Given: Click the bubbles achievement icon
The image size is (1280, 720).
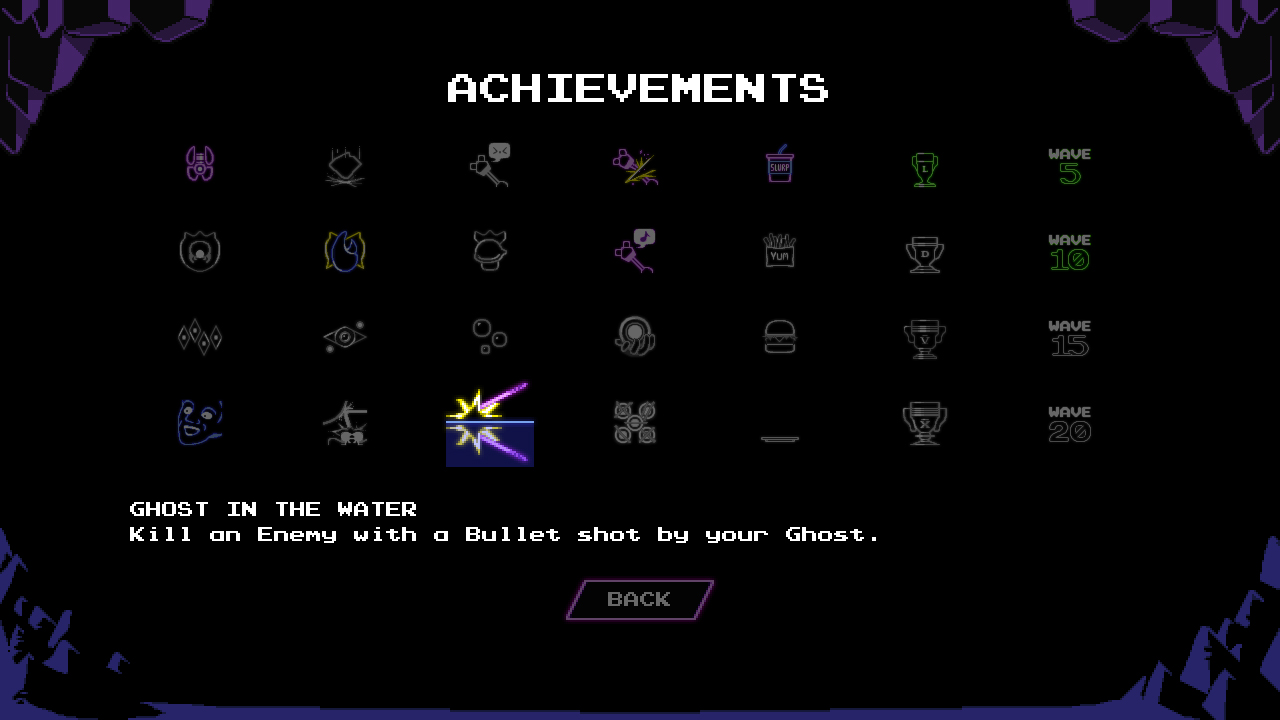Looking at the screenshot, I should point(489,337).
